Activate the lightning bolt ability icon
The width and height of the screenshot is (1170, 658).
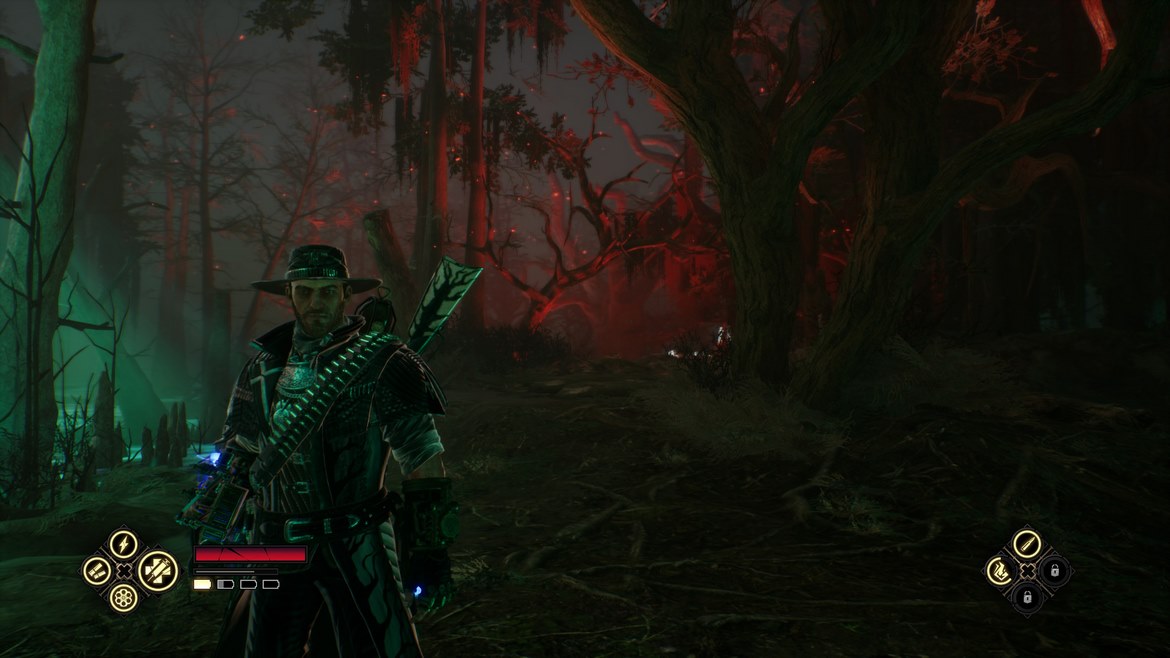[x=124, y=545]
